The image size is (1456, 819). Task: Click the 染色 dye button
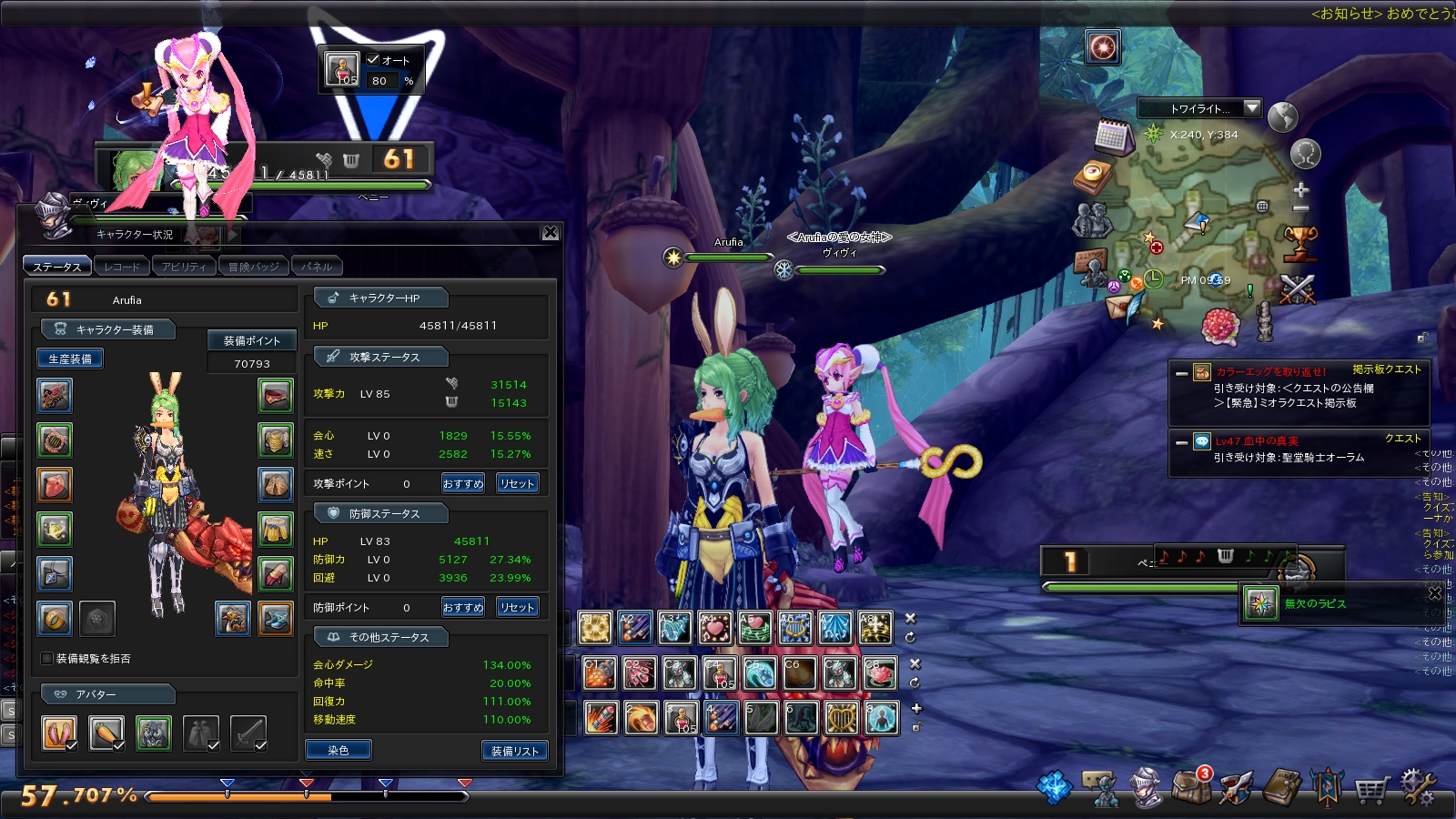339,750
